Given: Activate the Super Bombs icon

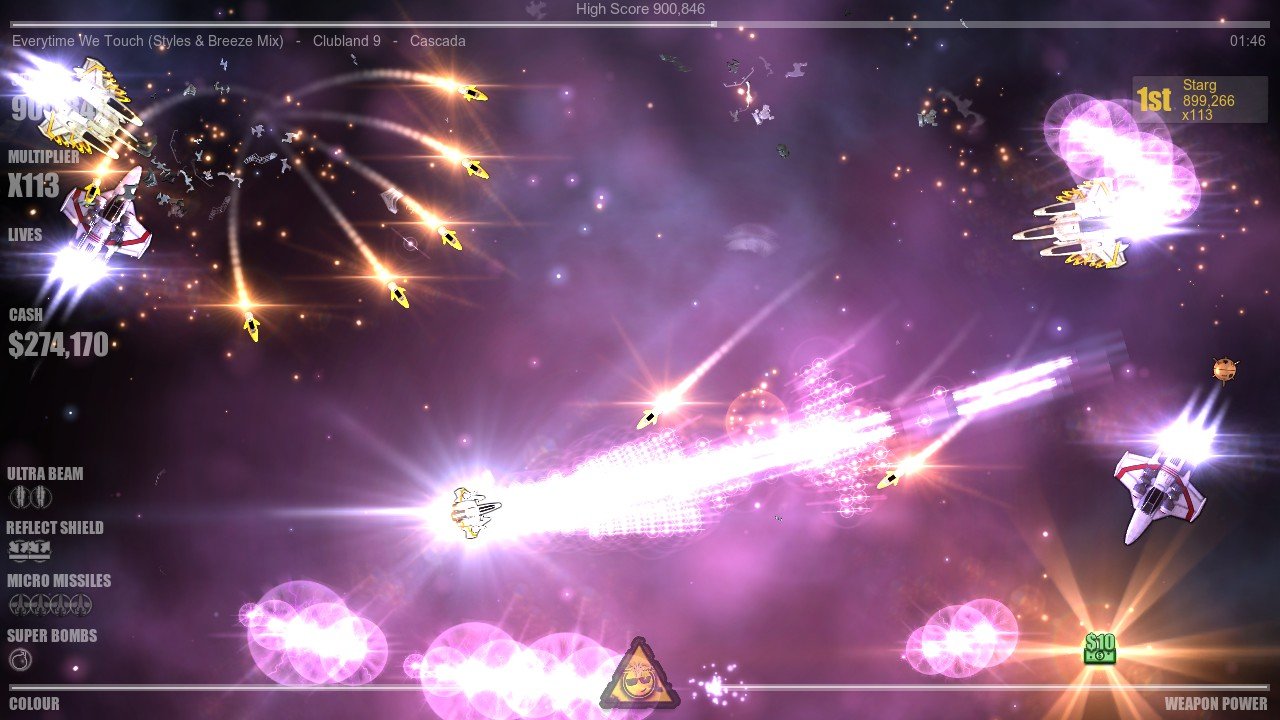Looking at the screenshot, I should [x=20, y=659].
